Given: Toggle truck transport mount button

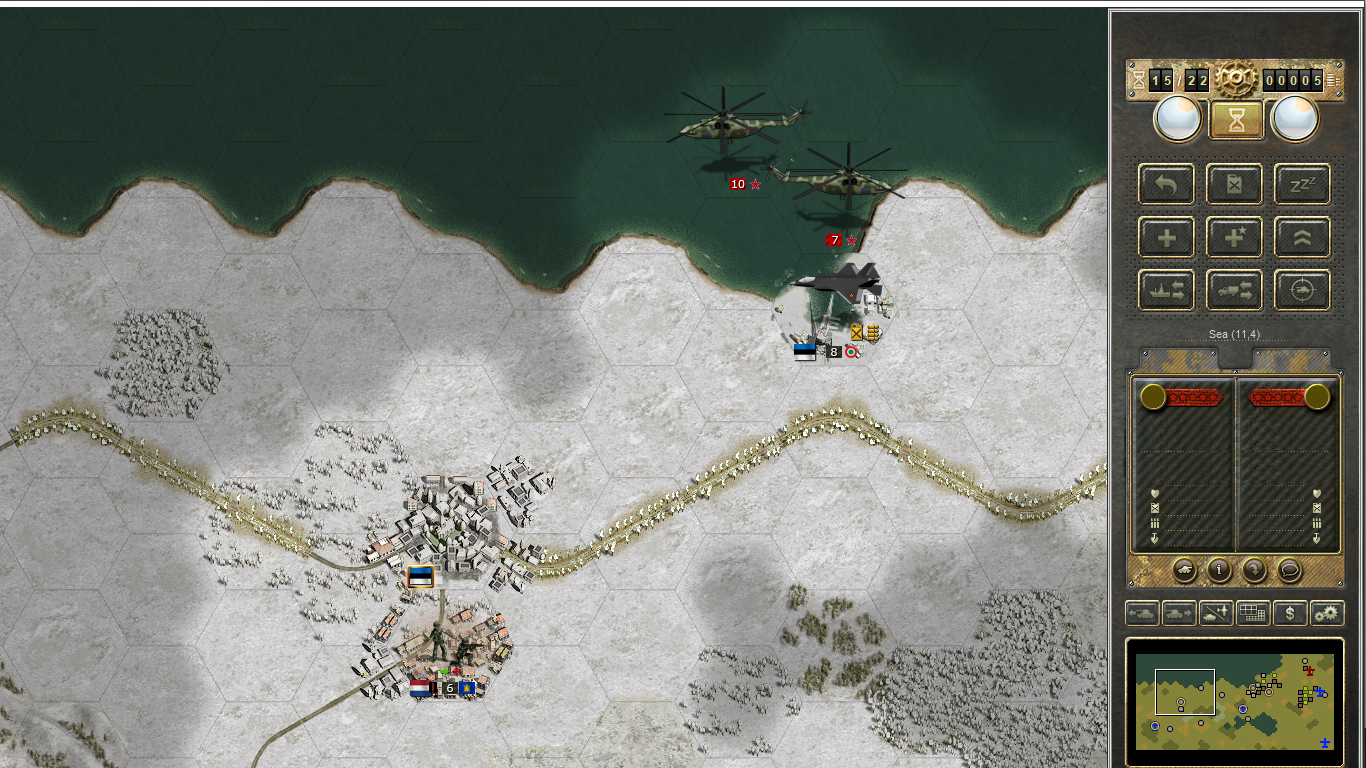Looking at the screenshot, I should [1235, 291].
